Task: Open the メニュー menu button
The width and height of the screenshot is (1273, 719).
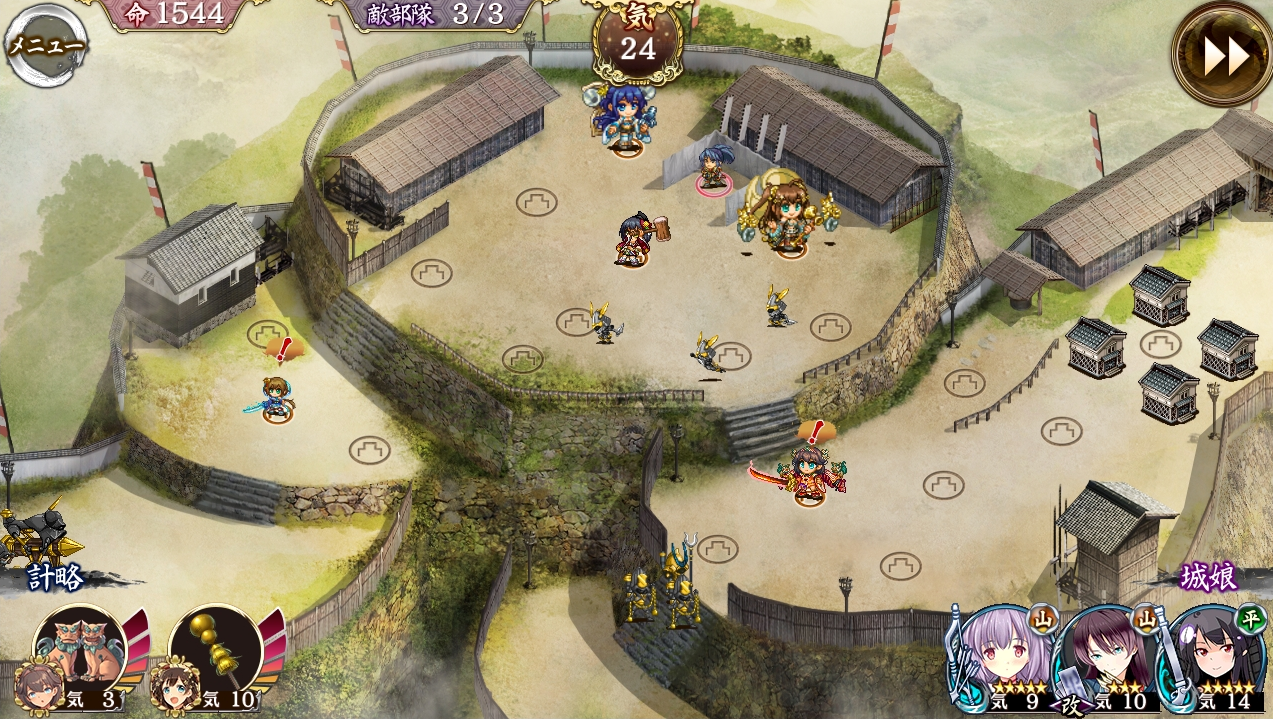Action: [x=46, y=45]
